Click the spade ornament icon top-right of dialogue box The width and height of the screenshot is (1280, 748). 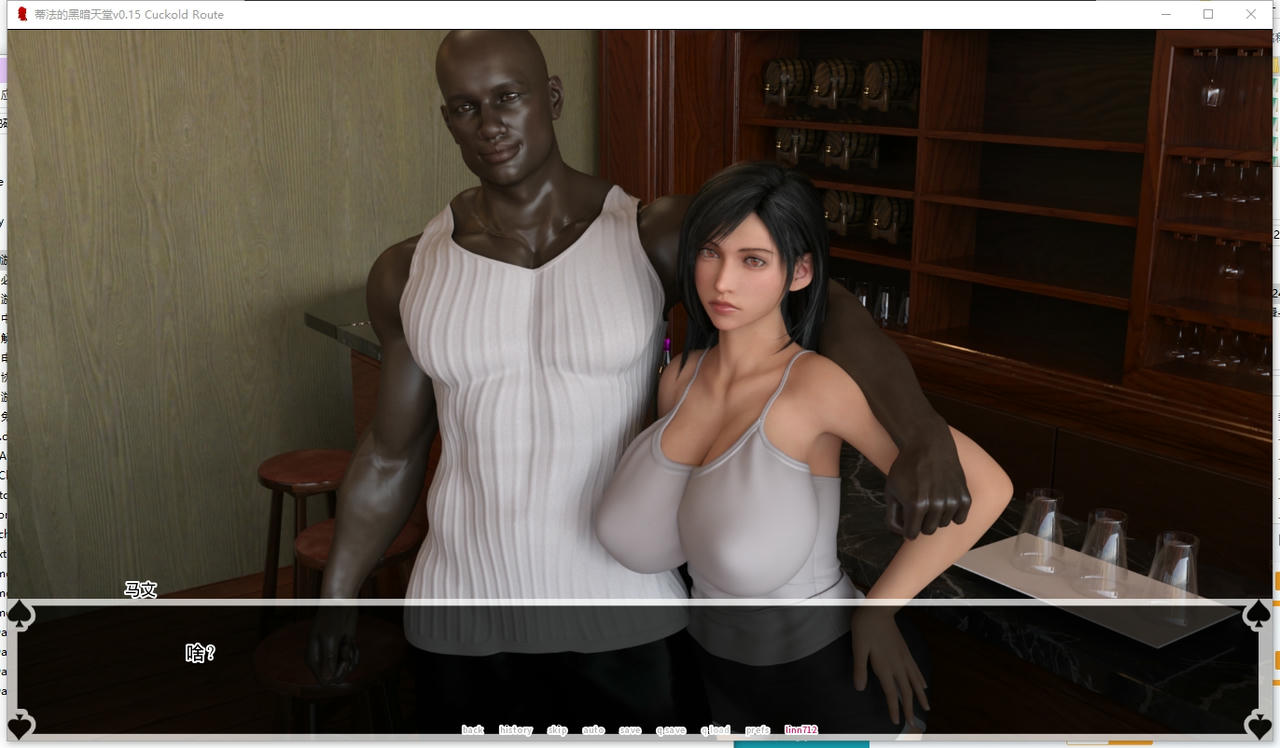1261,614
